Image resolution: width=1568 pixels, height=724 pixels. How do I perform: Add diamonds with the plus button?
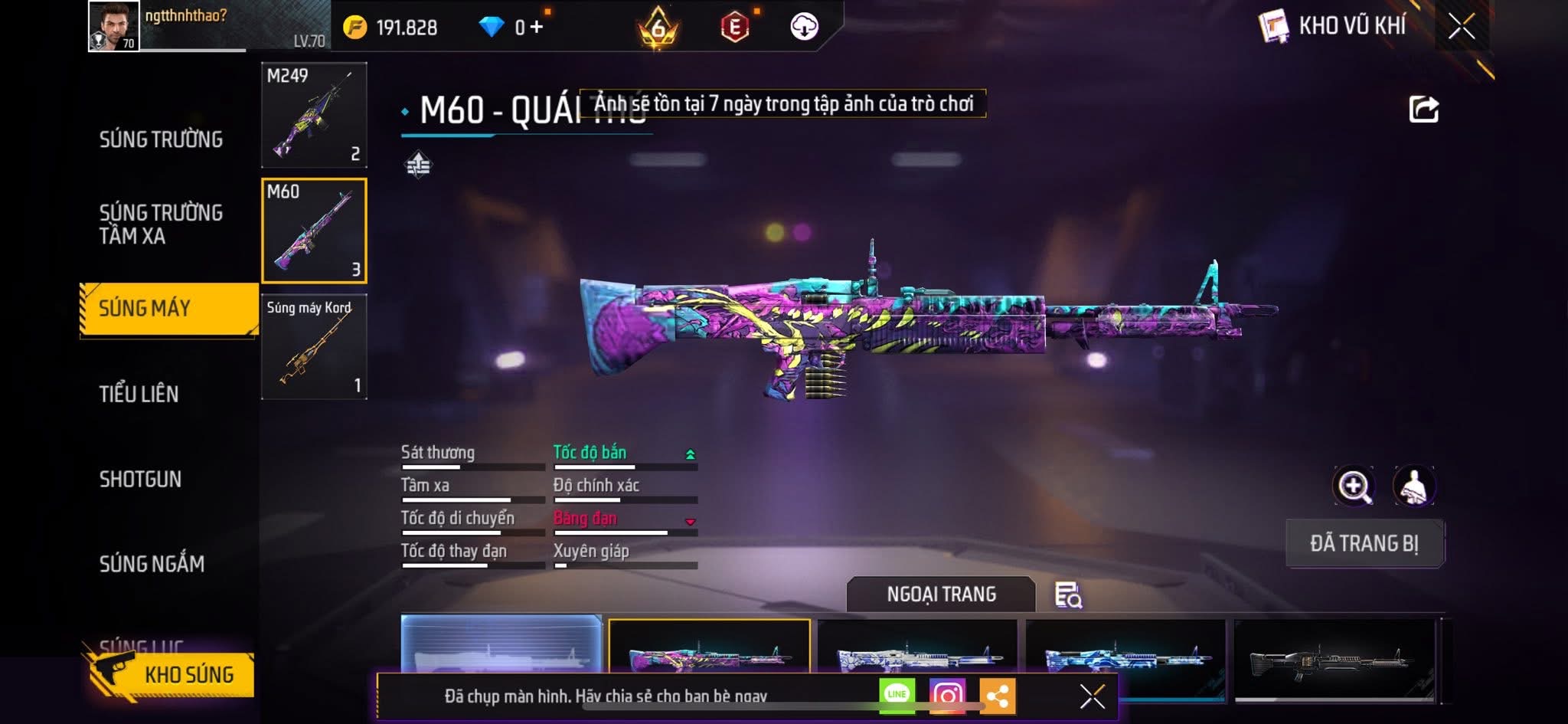[x=536, y=28]
